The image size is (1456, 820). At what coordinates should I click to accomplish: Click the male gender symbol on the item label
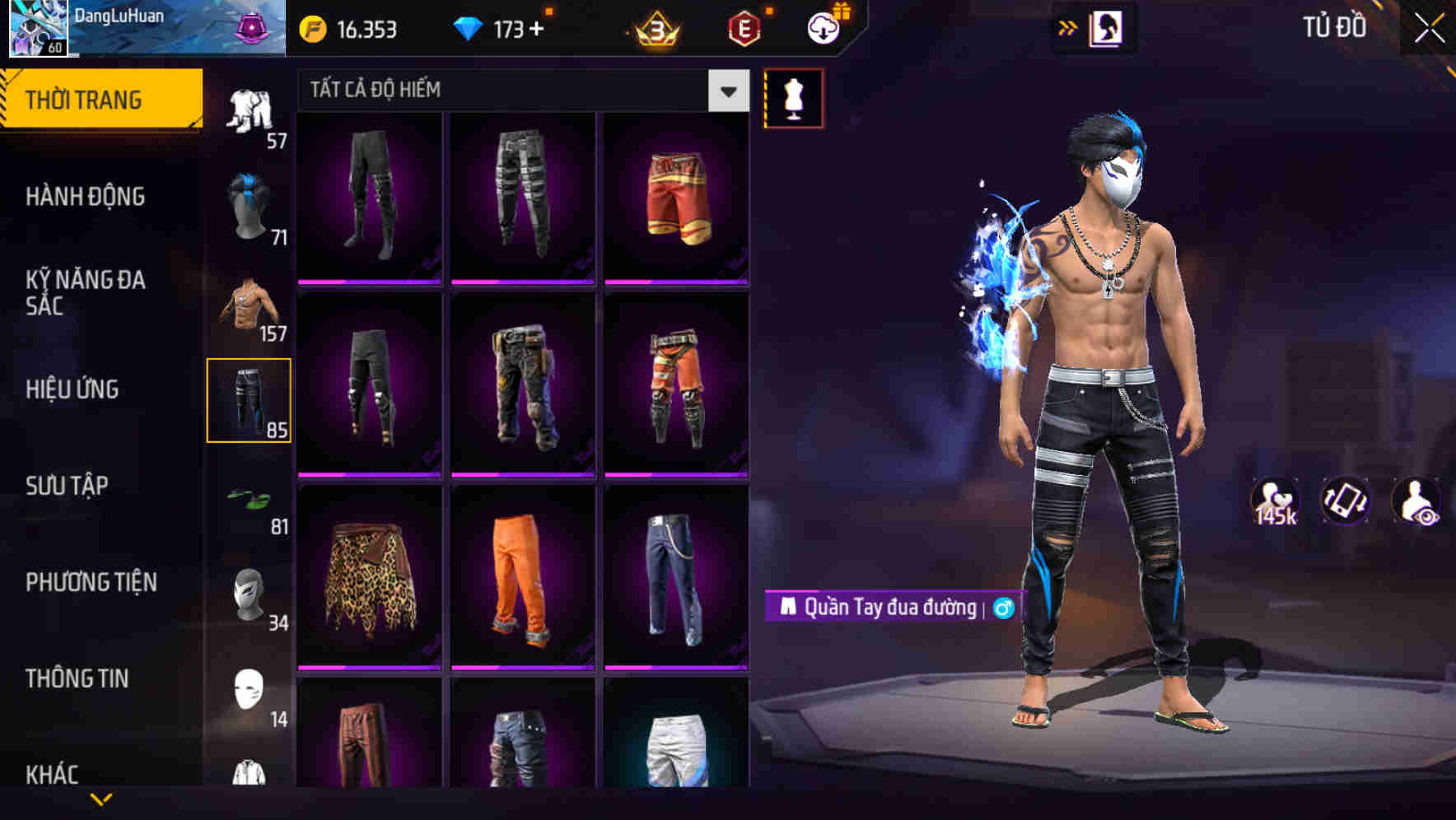(x=1003, y=609)
